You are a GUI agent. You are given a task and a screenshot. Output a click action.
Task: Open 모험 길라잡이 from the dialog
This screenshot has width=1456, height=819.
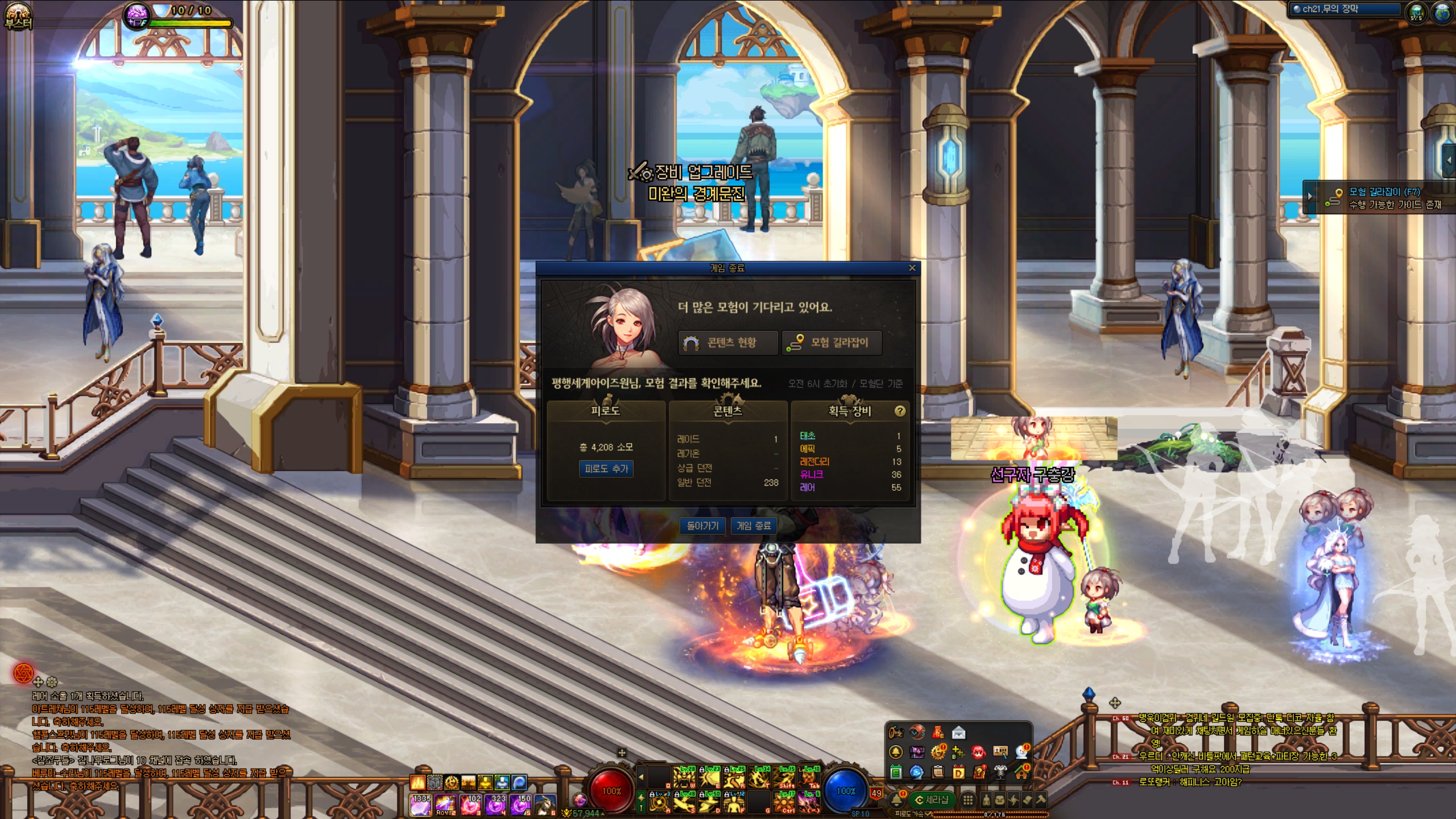click(832, 342)
